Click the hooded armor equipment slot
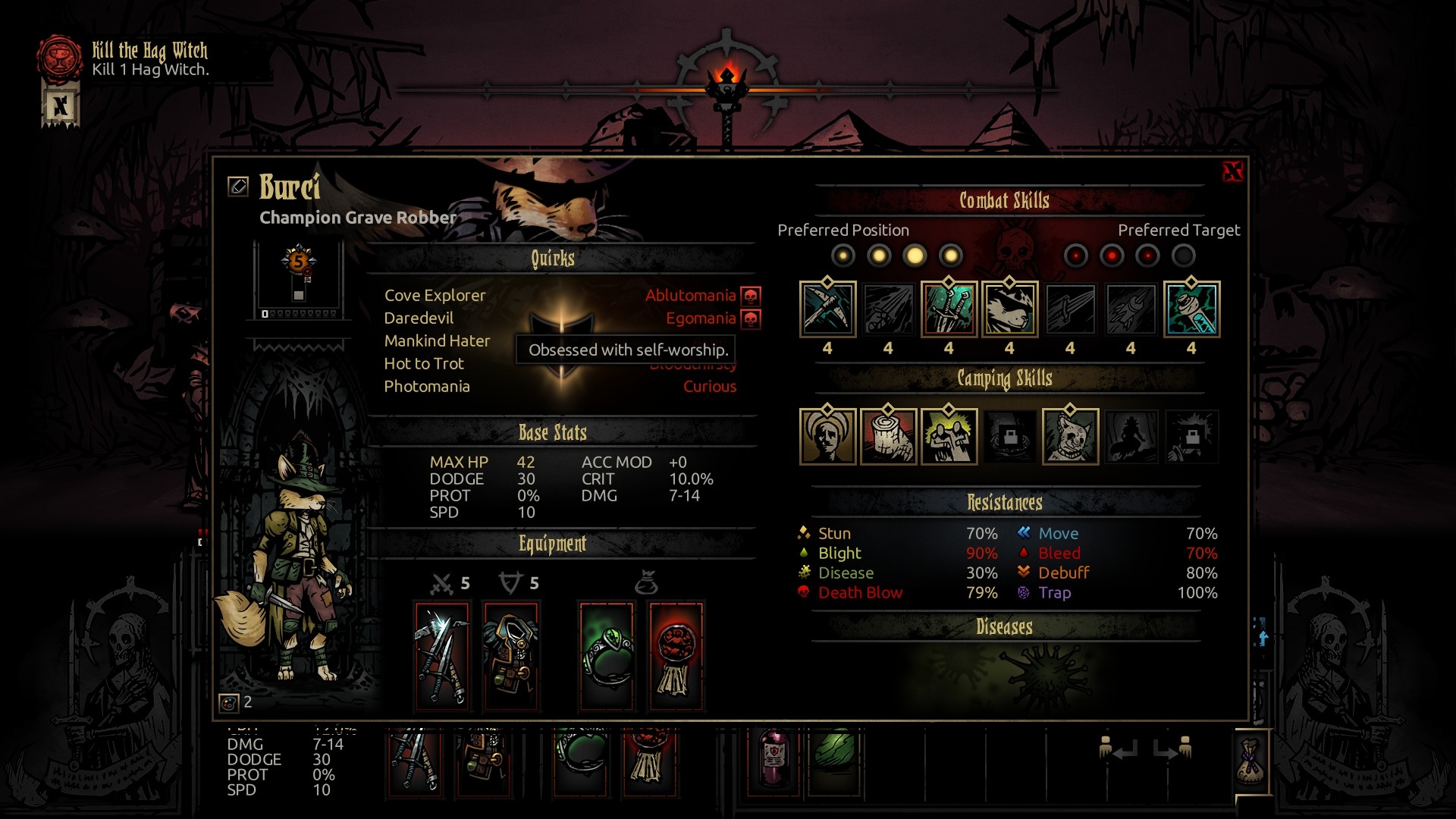 tap(511, 656)
